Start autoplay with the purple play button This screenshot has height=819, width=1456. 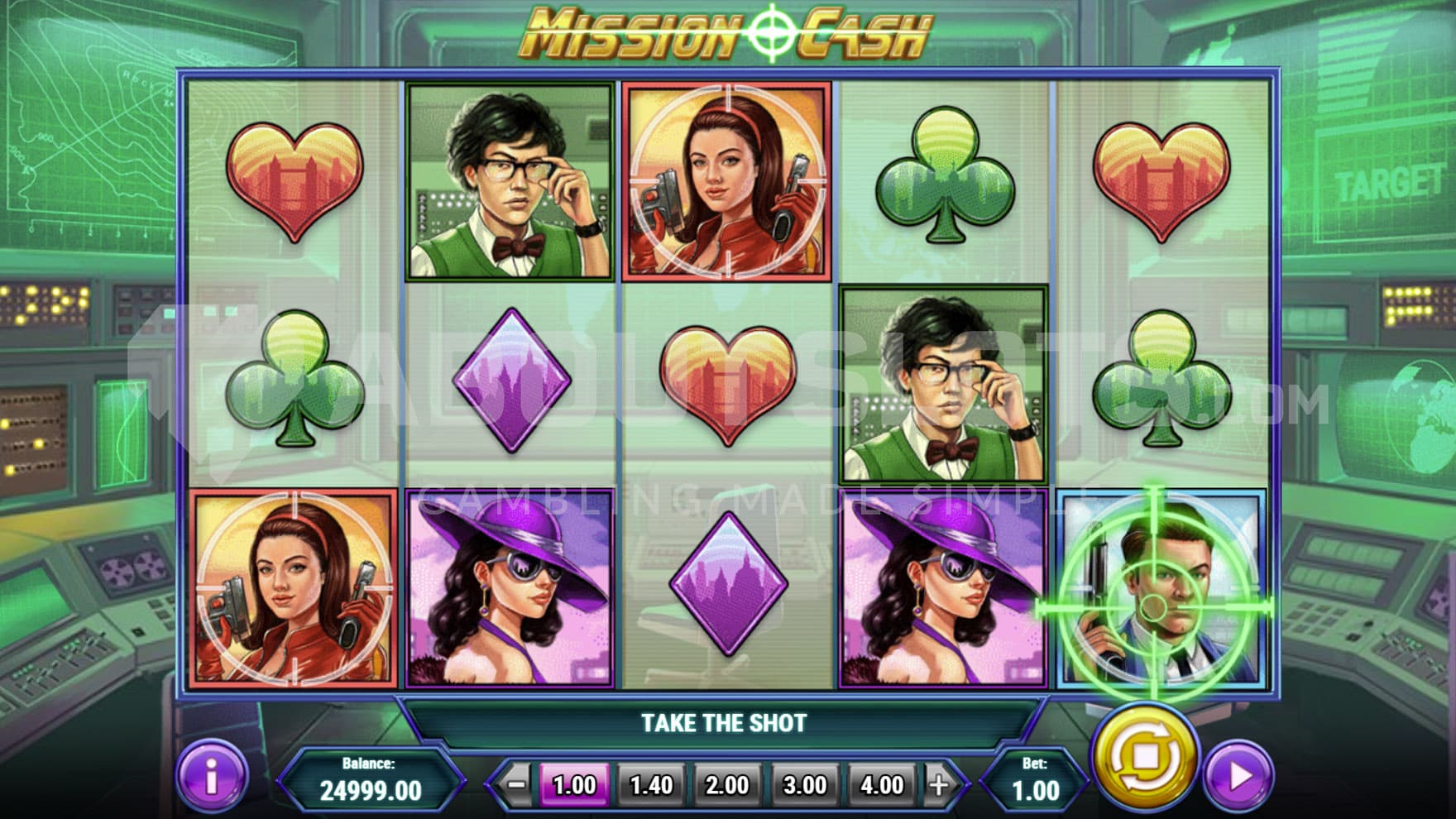1238,777
